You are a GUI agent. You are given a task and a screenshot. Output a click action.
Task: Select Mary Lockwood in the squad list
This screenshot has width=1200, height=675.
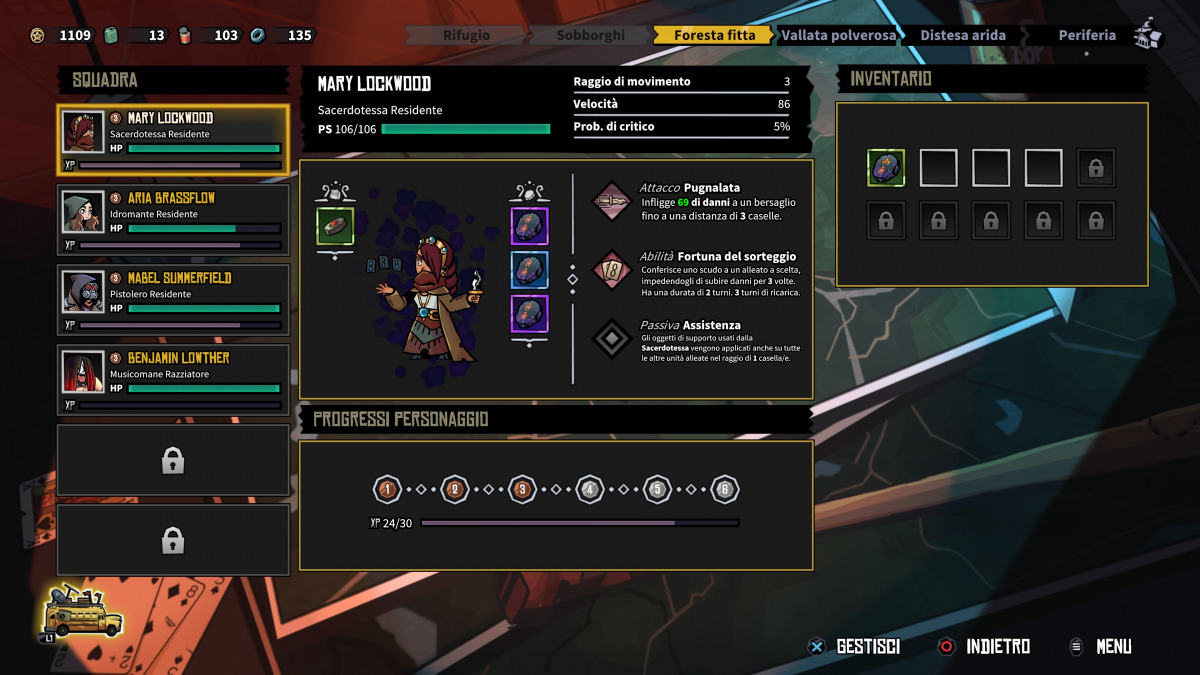click(x=173, y=140)
